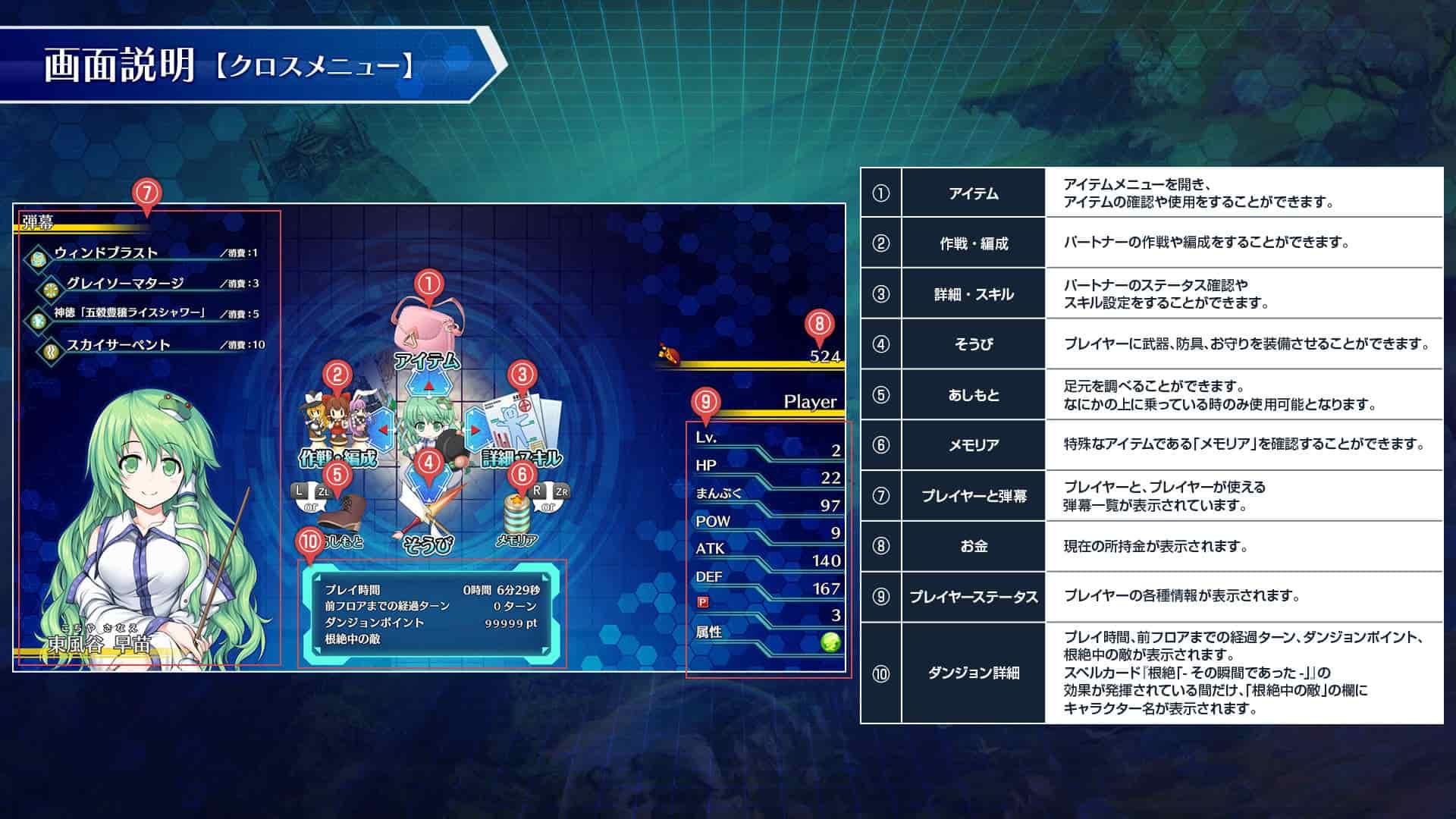Select the 神徳「五穀豊穣ライスシャワー」 spell
The image size is (1456, 819).
129,313
